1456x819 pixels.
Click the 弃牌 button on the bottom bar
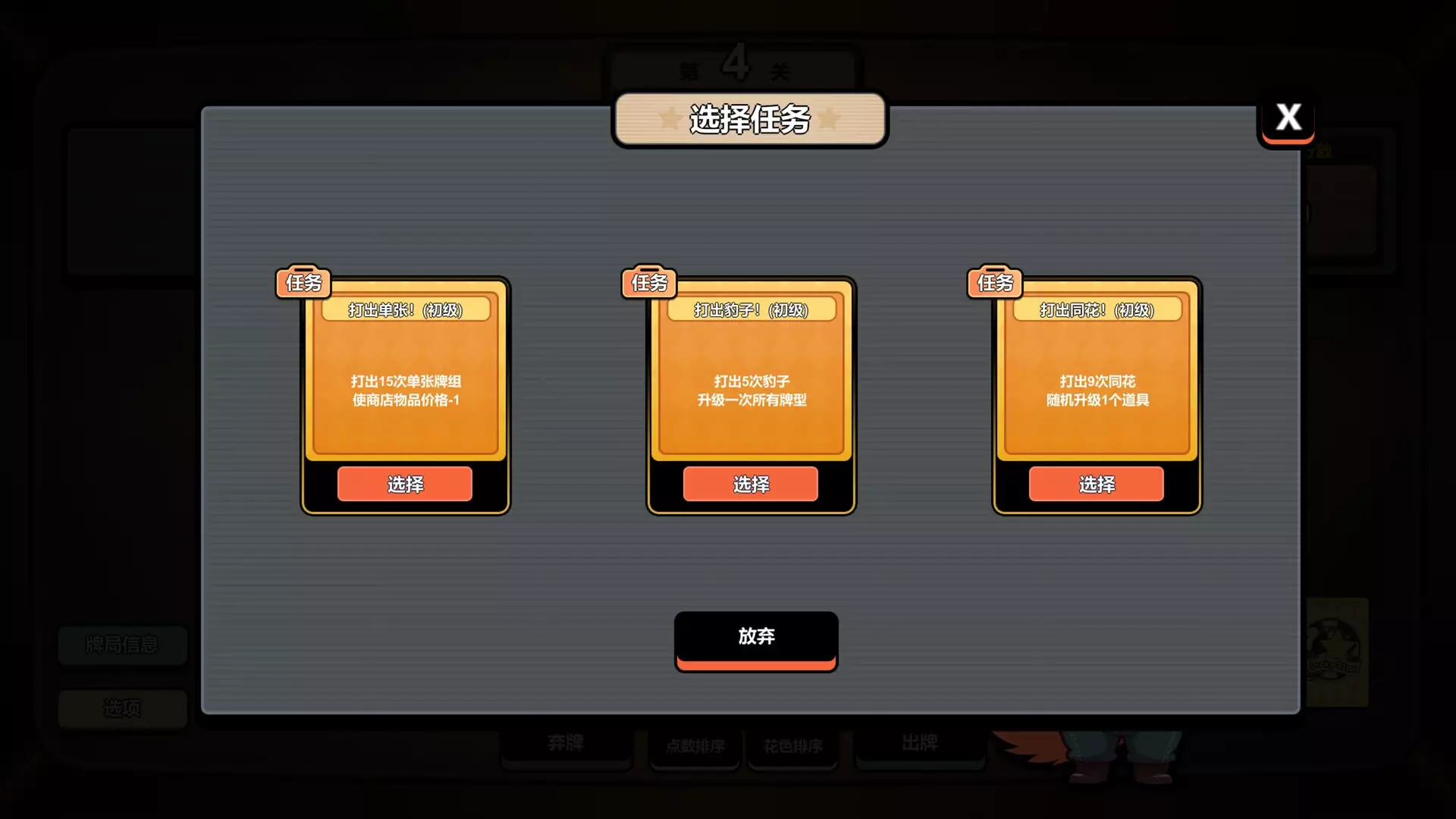coord(566,744)
